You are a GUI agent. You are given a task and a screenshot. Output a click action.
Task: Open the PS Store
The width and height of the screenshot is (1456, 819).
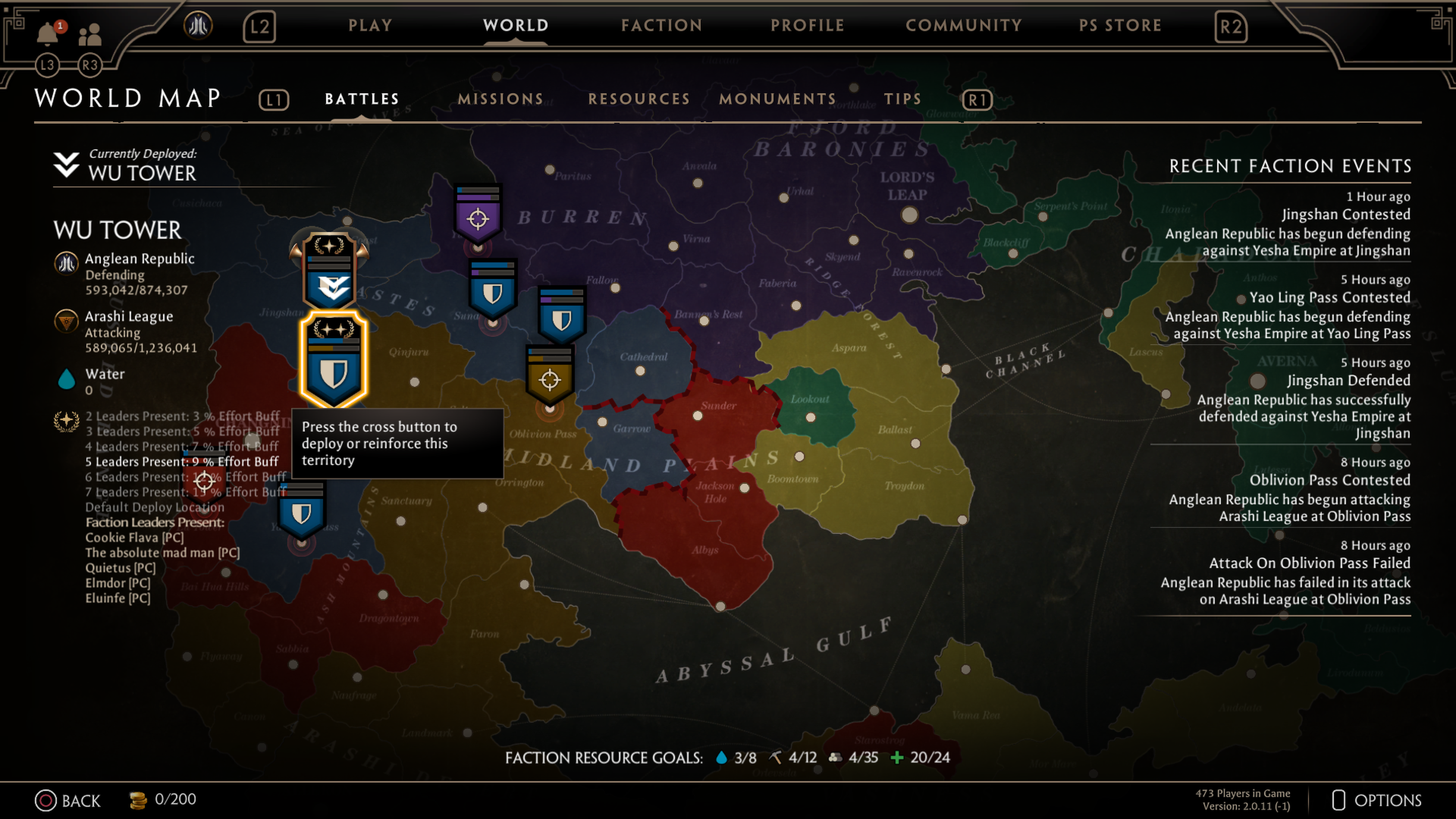(1120, 25)
